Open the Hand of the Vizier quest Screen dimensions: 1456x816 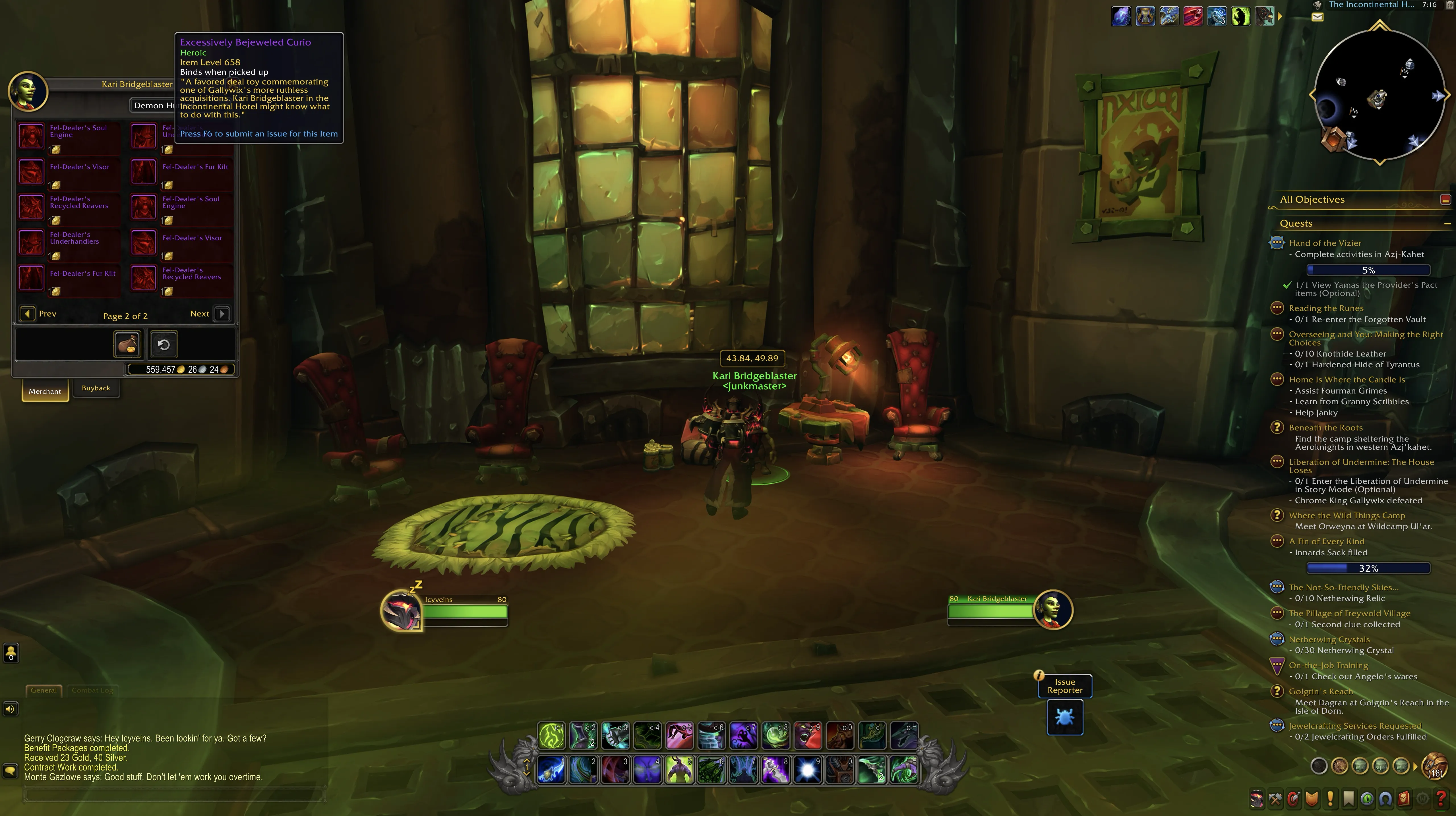(1324, 243)
